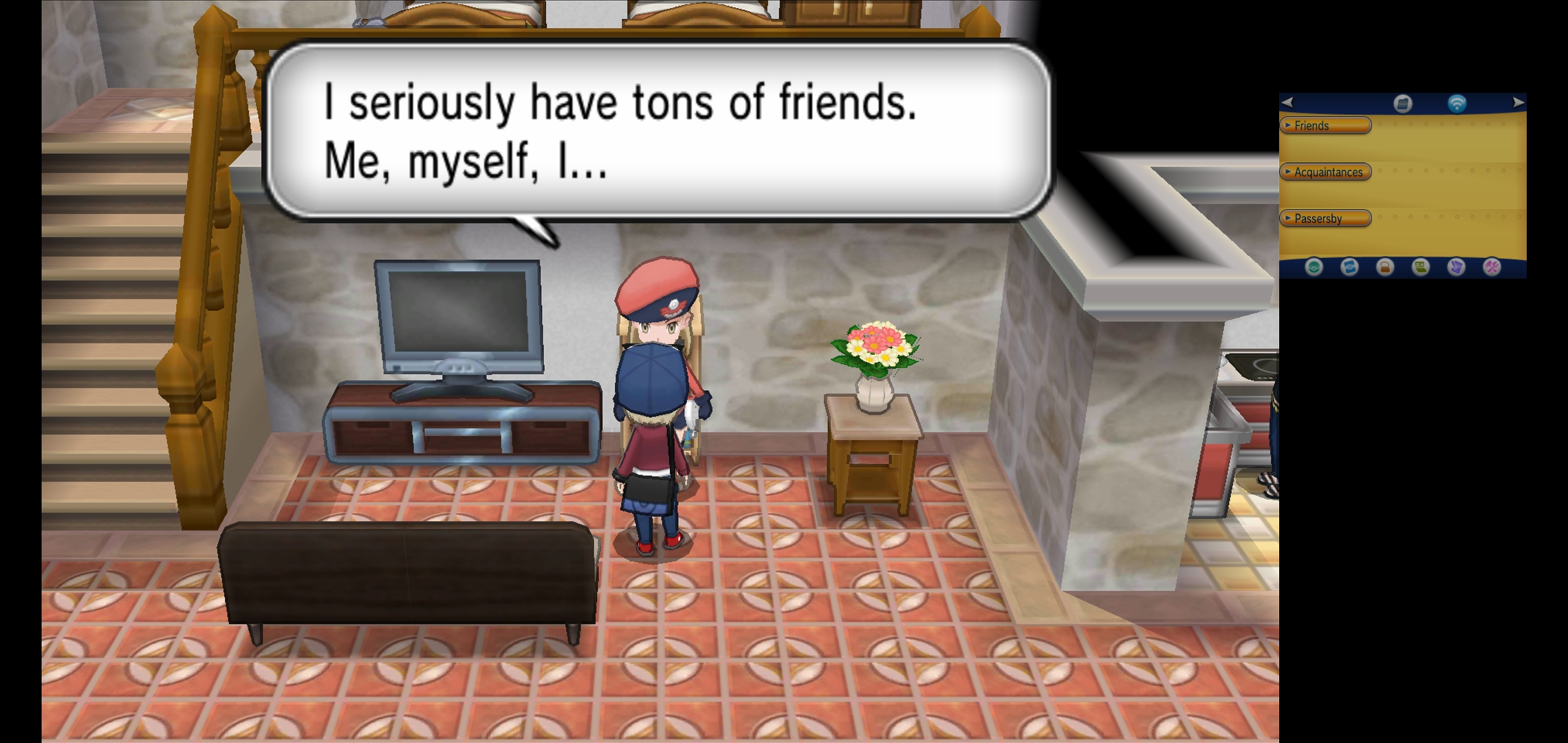Open the brown Bag icon
This screenshot has width=1568, height=743.
tap(1385, 266)
